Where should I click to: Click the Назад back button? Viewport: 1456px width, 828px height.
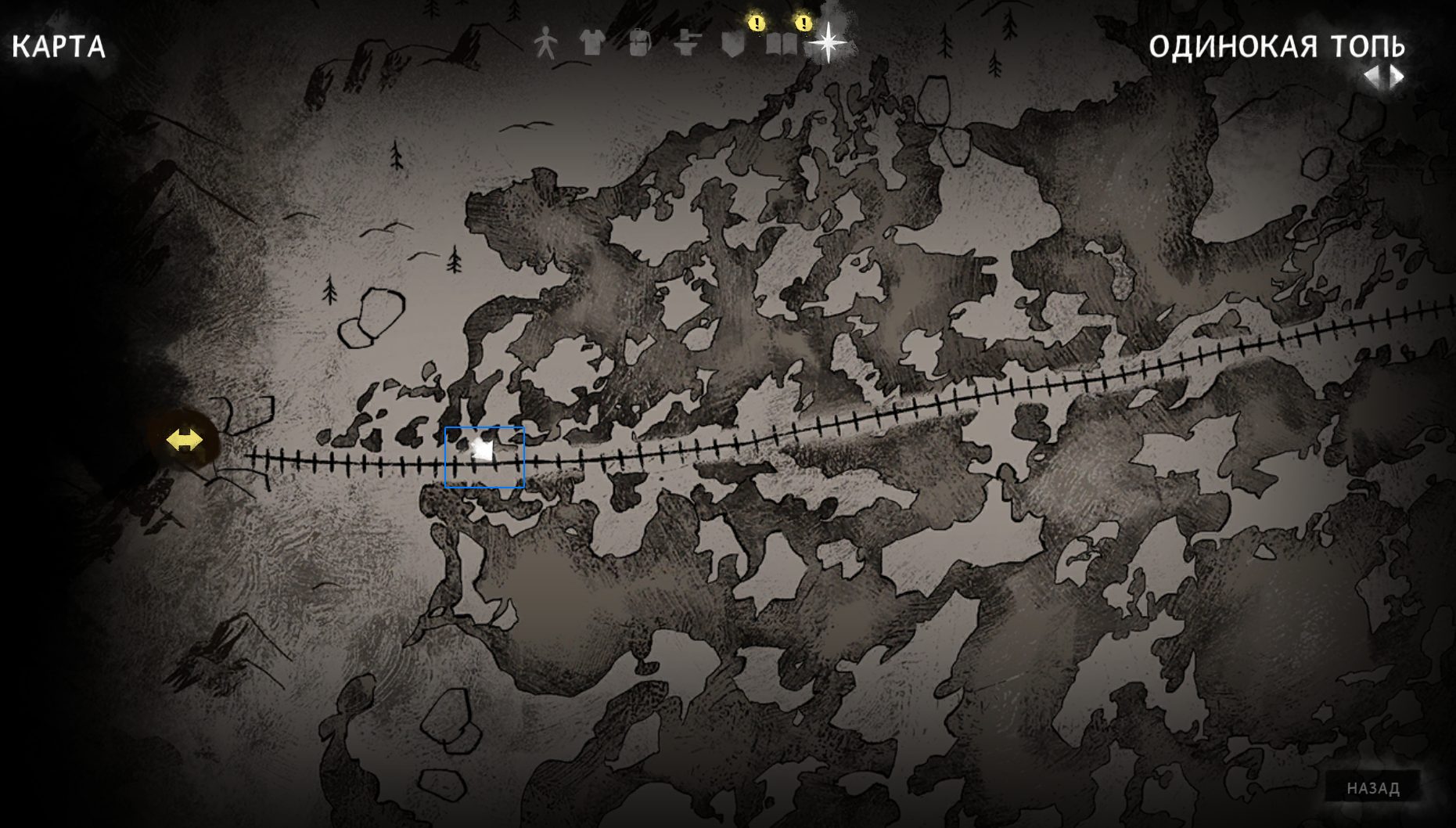click(1373, 788)
